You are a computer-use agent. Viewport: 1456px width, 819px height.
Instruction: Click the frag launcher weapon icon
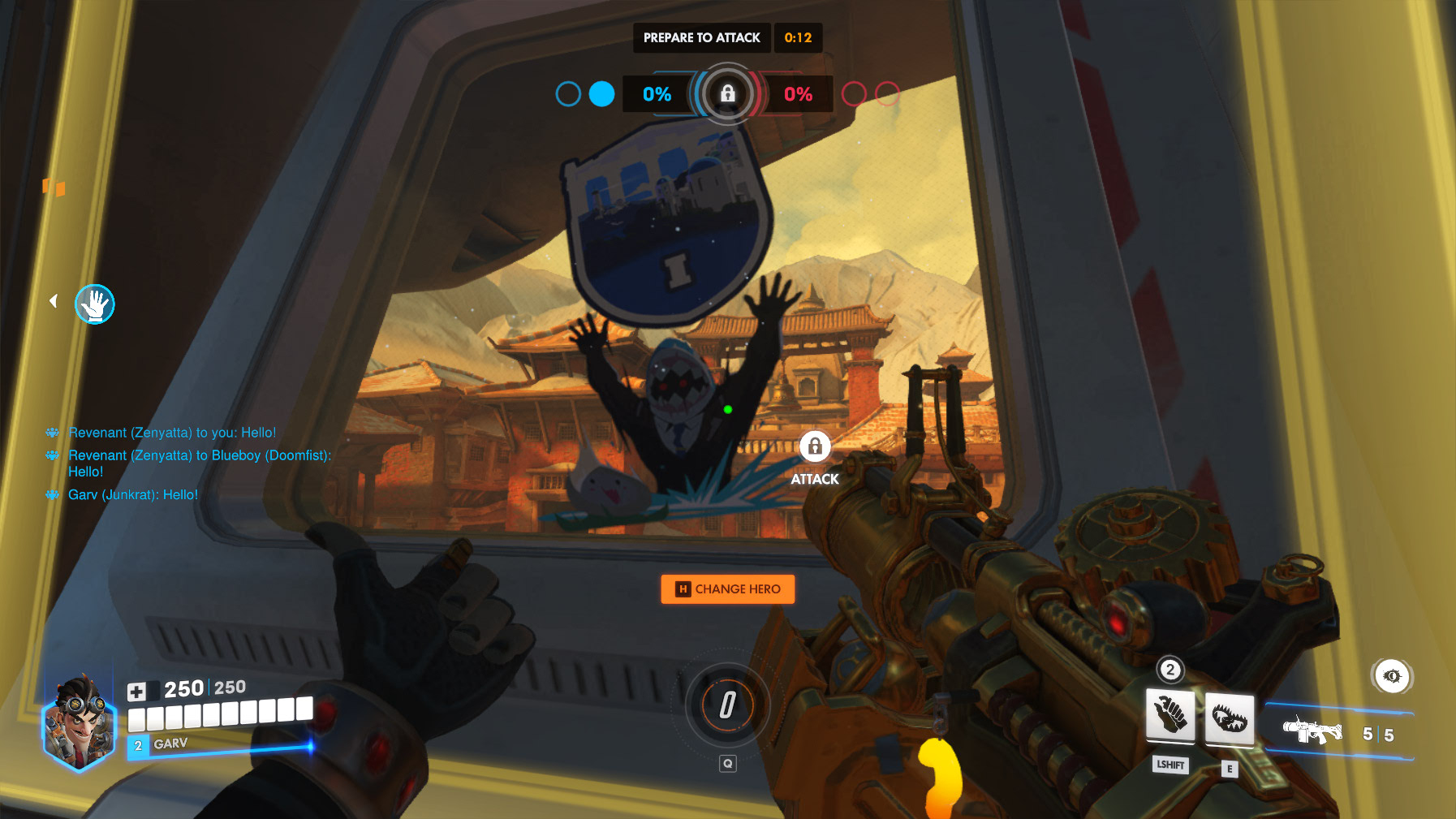(1312, 732)
